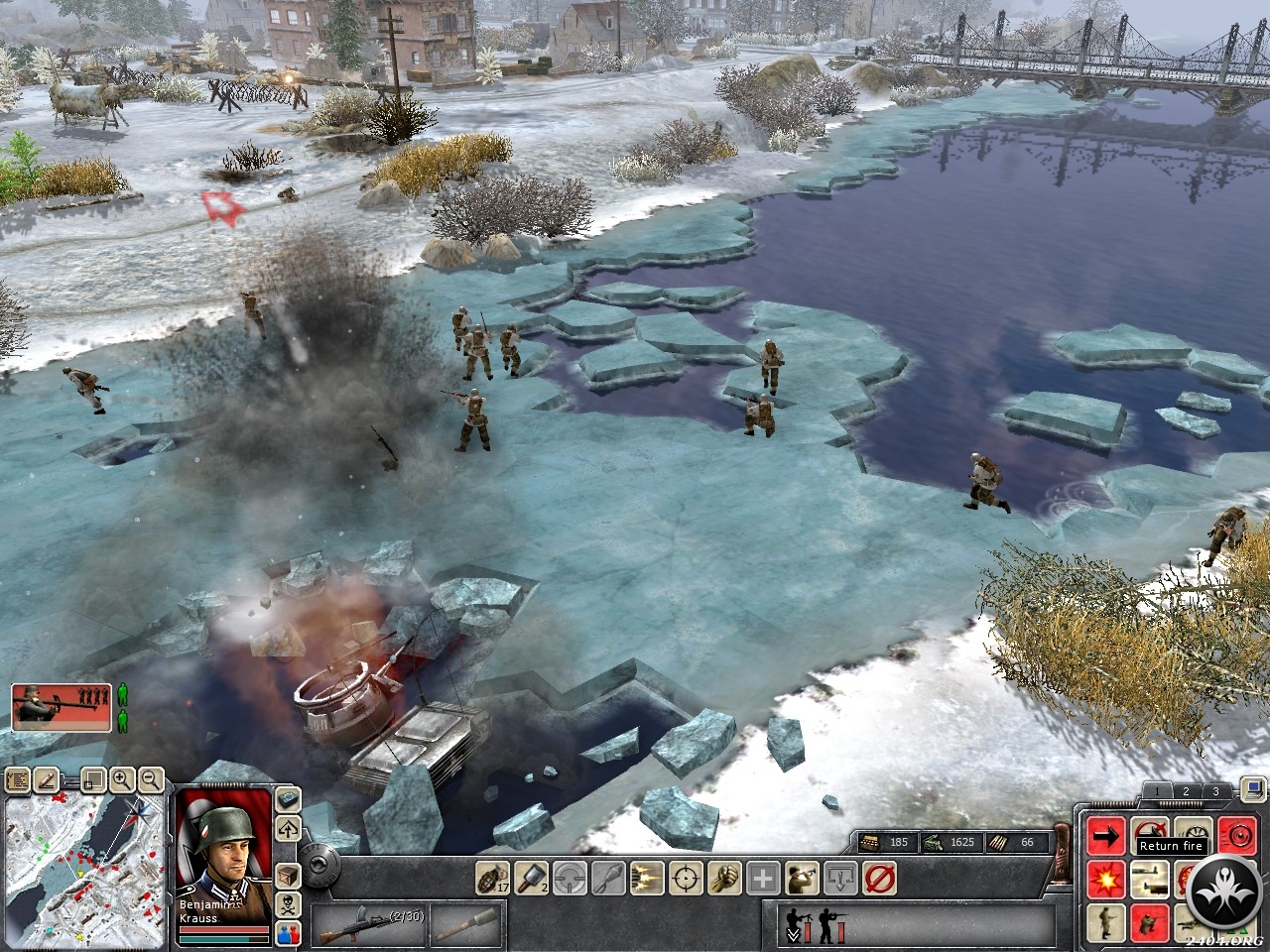Click the skull and crossbones icon

(x=289, y=903)
